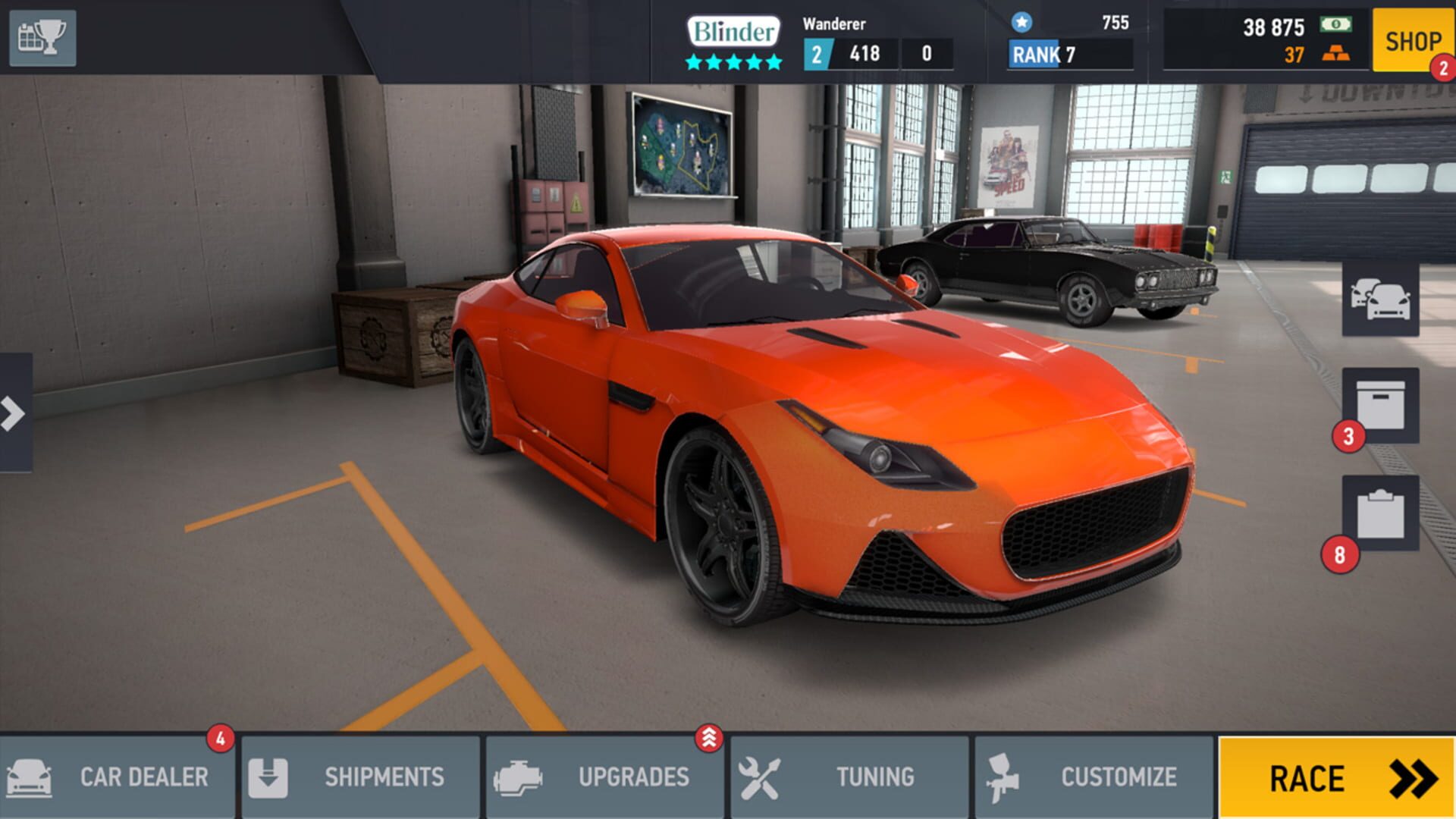Switch to the Tuning tab
This screenshot has height=819, width=1456.
[849, 777]
